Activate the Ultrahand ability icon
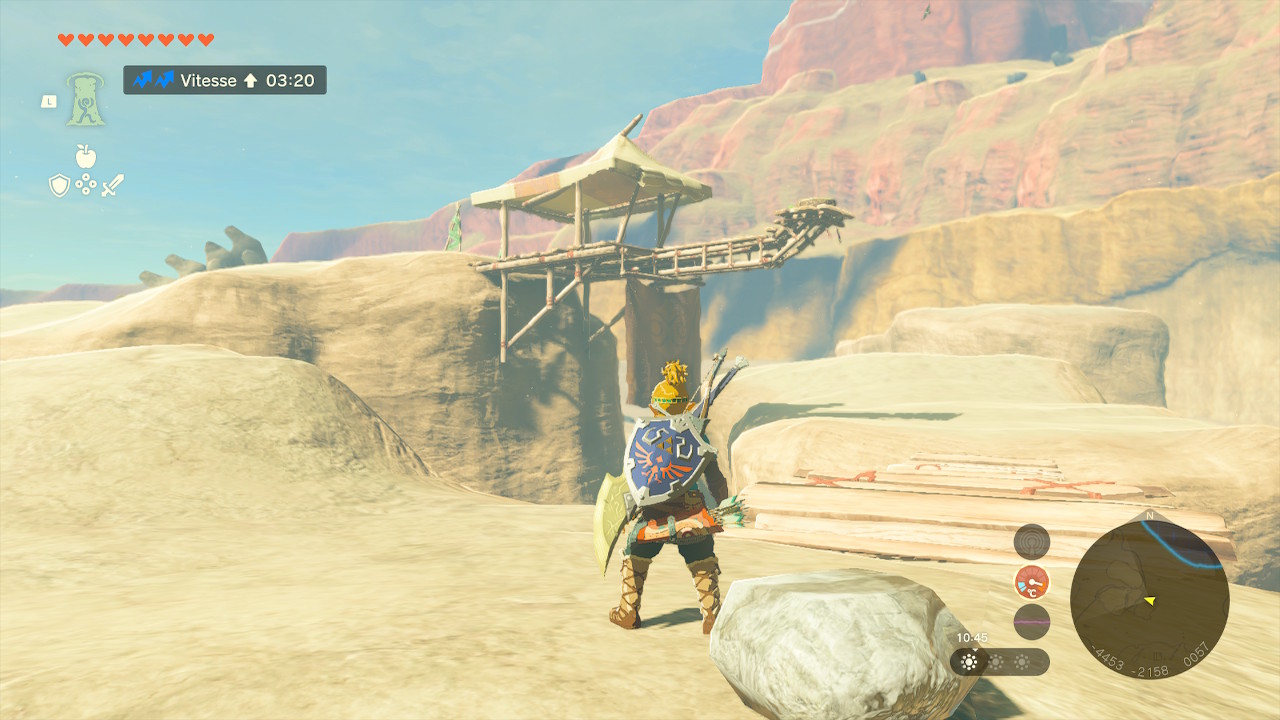1280x720 pixels. click(x=86, y=99)
